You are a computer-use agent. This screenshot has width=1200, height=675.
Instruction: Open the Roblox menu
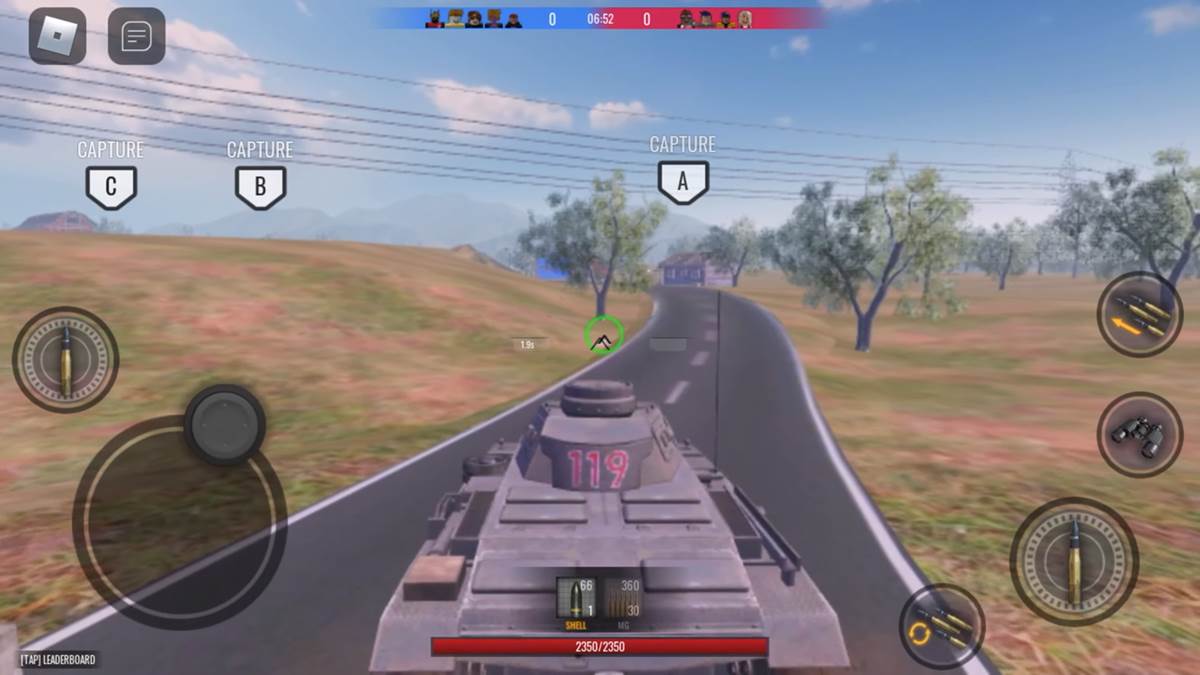tap(57, 36)
